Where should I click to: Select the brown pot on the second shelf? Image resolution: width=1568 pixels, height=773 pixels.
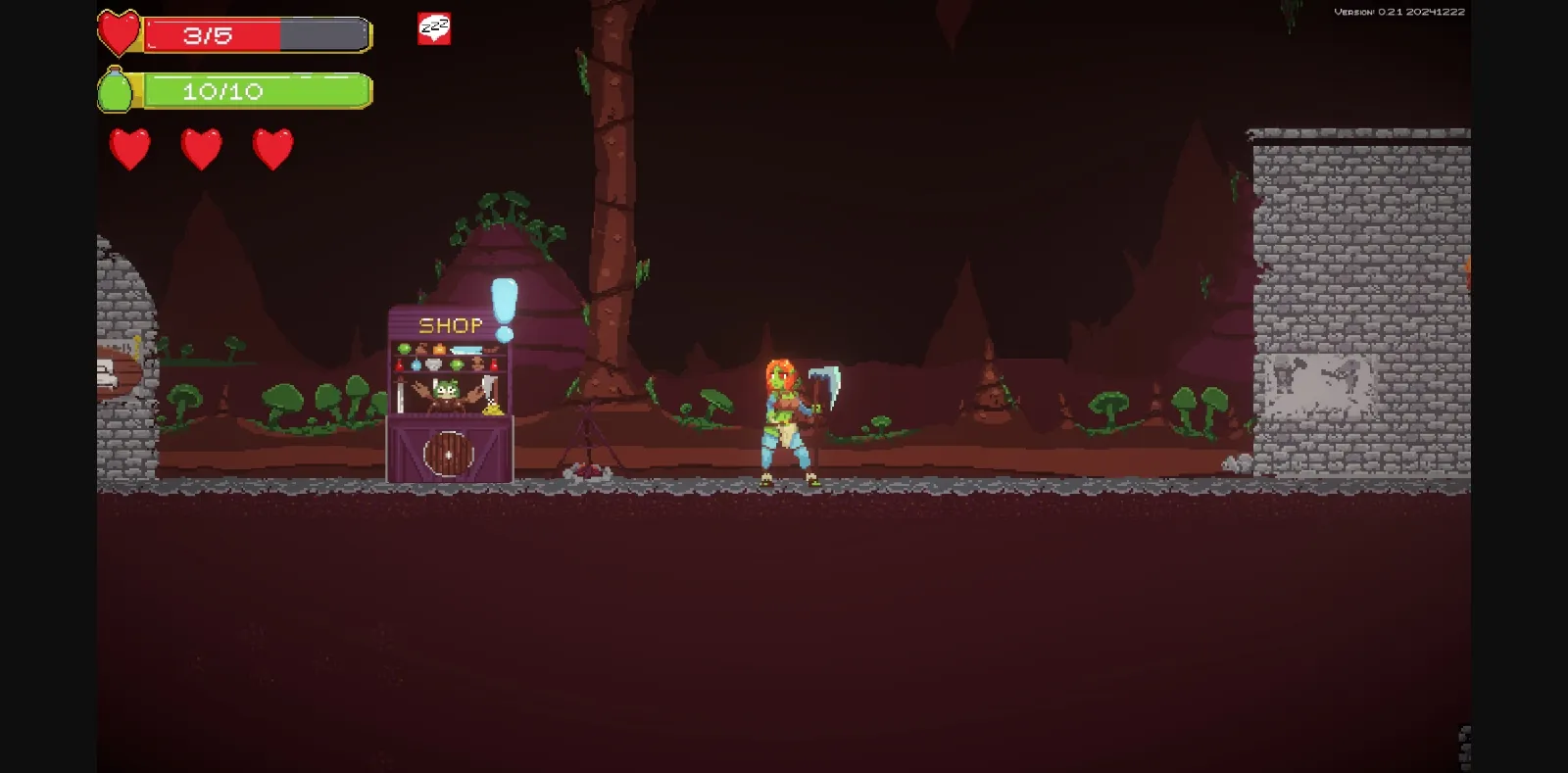[477, 364]
